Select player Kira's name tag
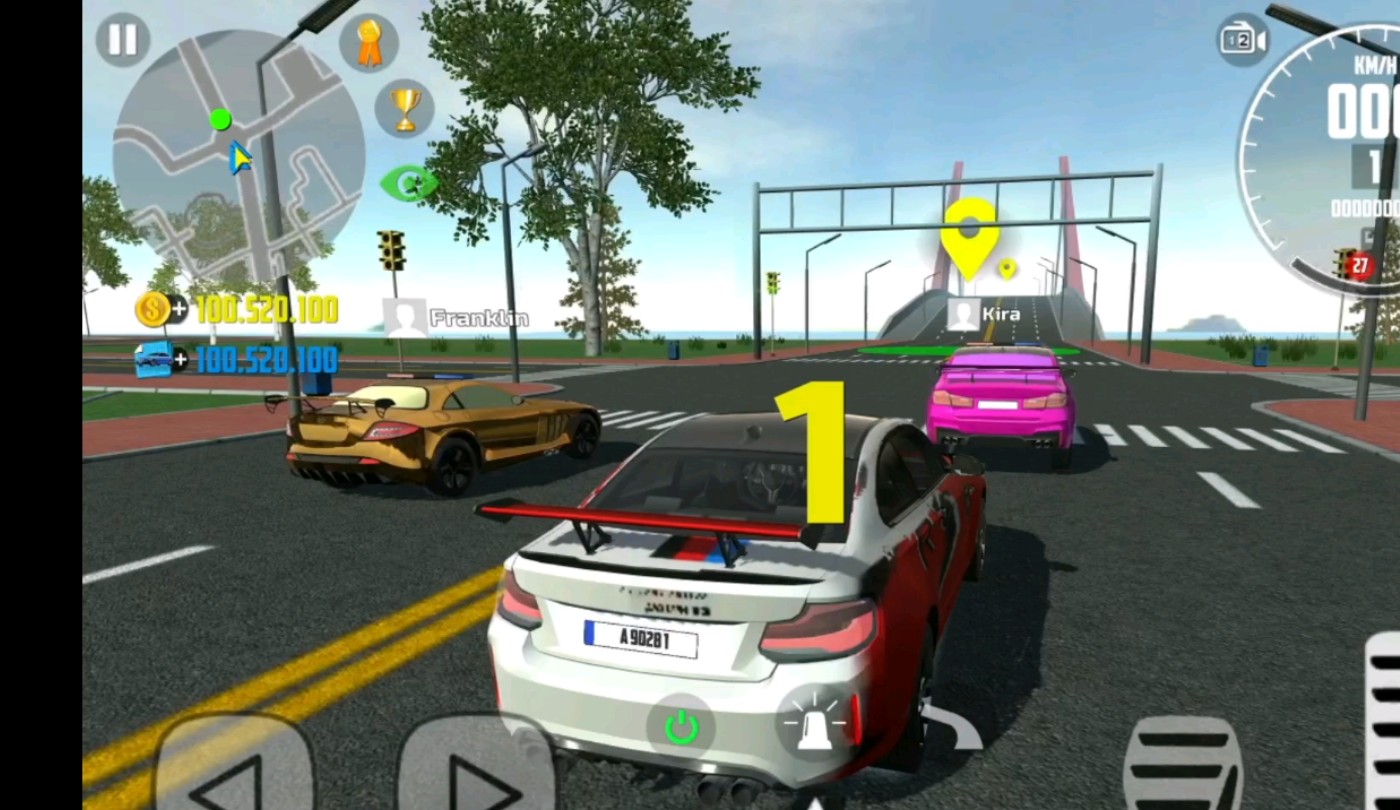The width and height of the screenshot is (1400, 810). [x=985, y=314]
